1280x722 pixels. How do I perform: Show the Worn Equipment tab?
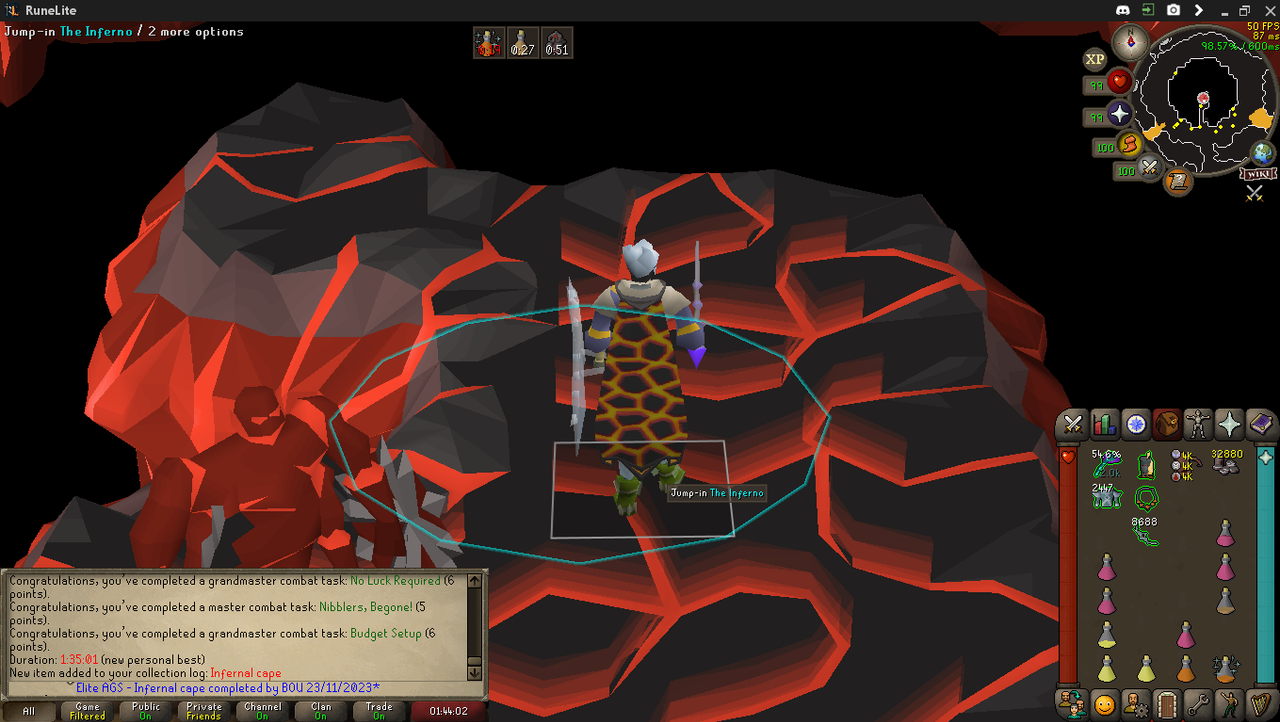point(1197,424)
